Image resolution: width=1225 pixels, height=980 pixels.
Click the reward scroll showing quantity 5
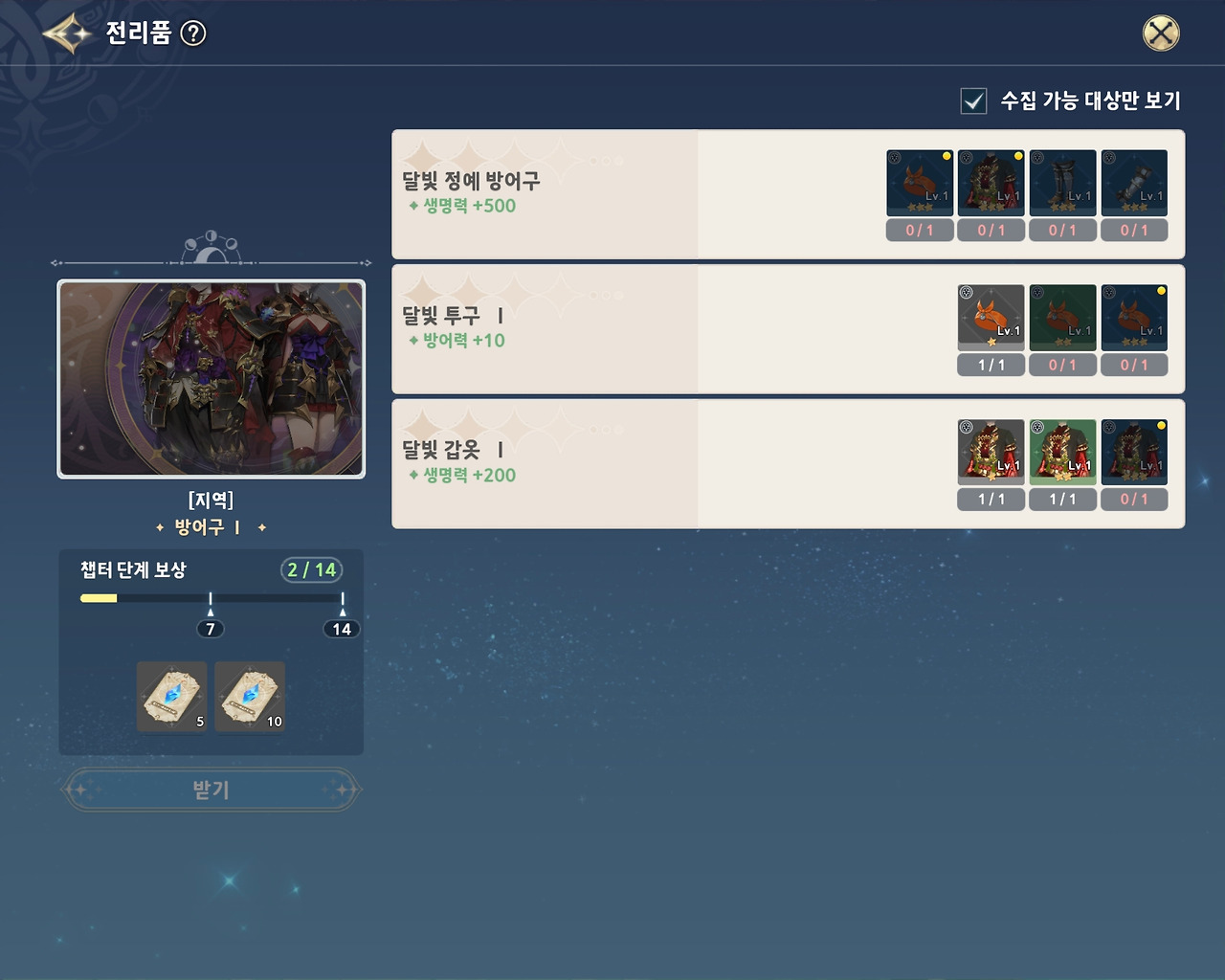171,696
